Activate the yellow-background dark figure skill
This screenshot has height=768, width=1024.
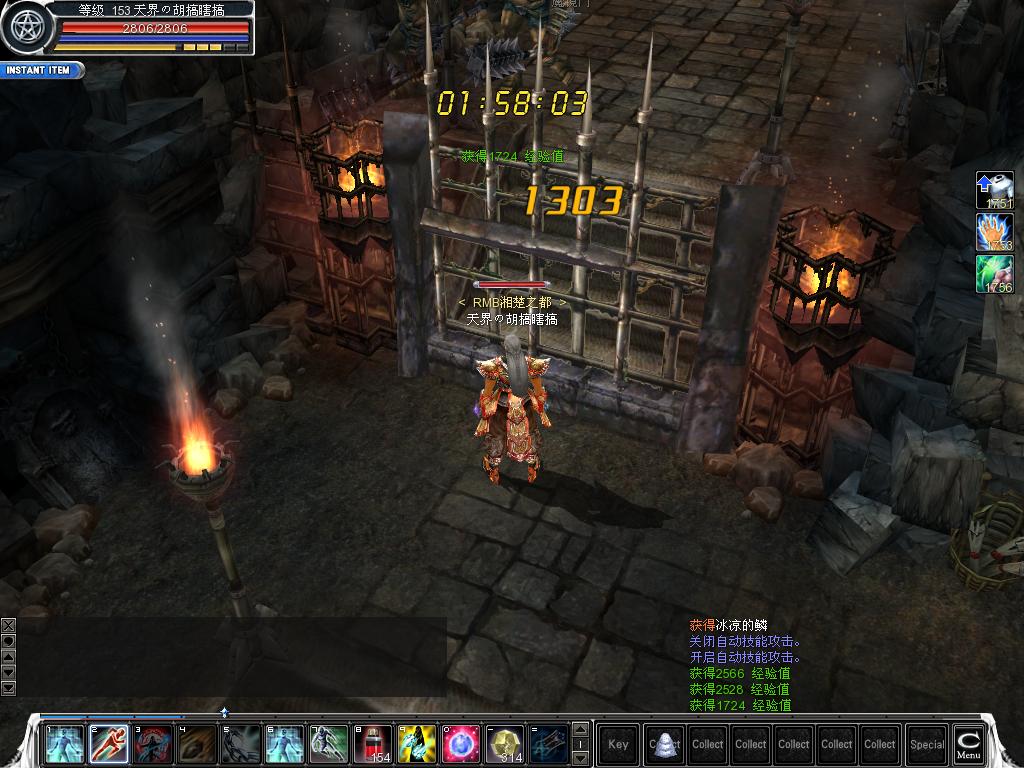[417, 744]
